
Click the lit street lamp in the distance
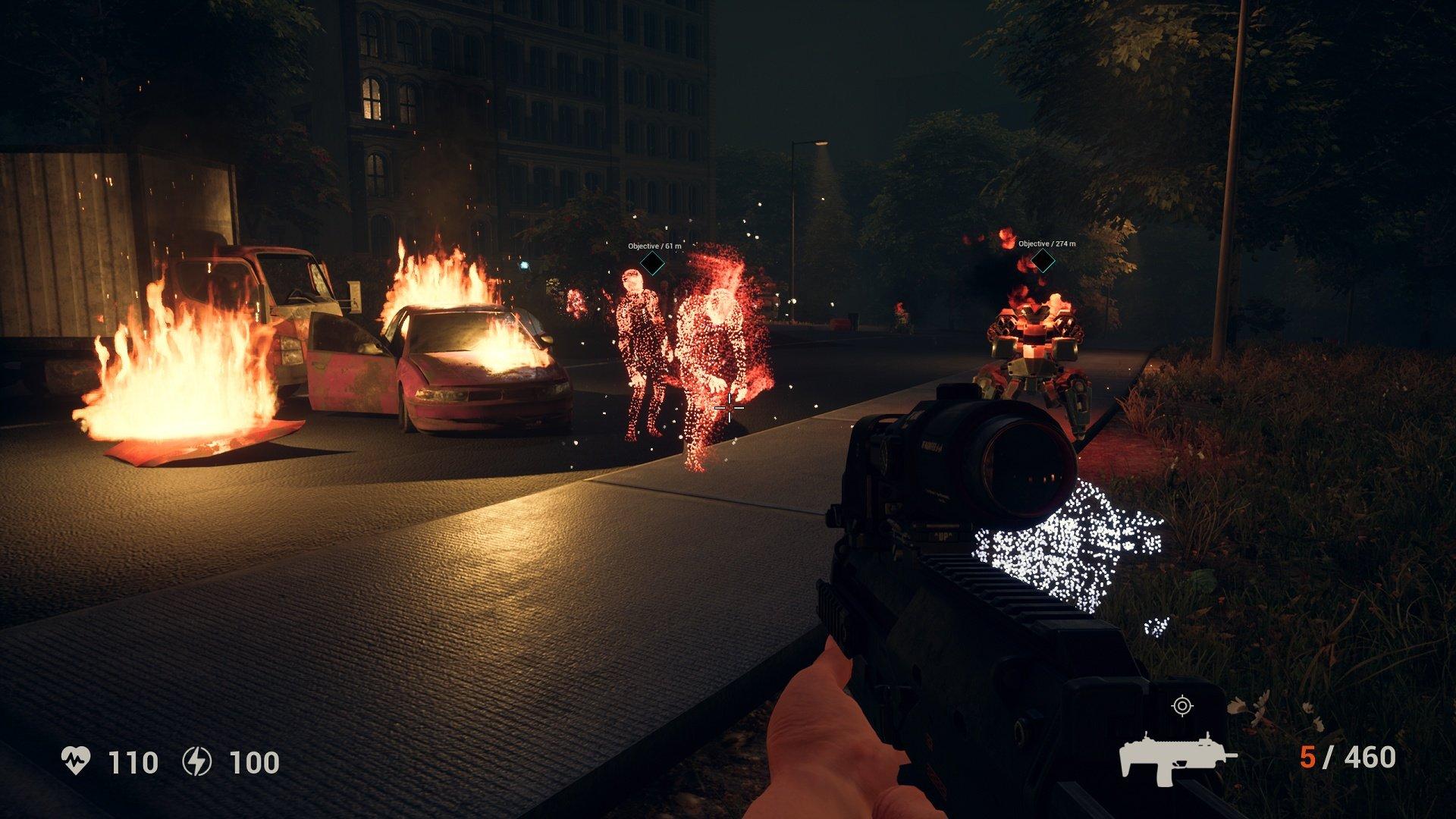click(x=823, y=144)
